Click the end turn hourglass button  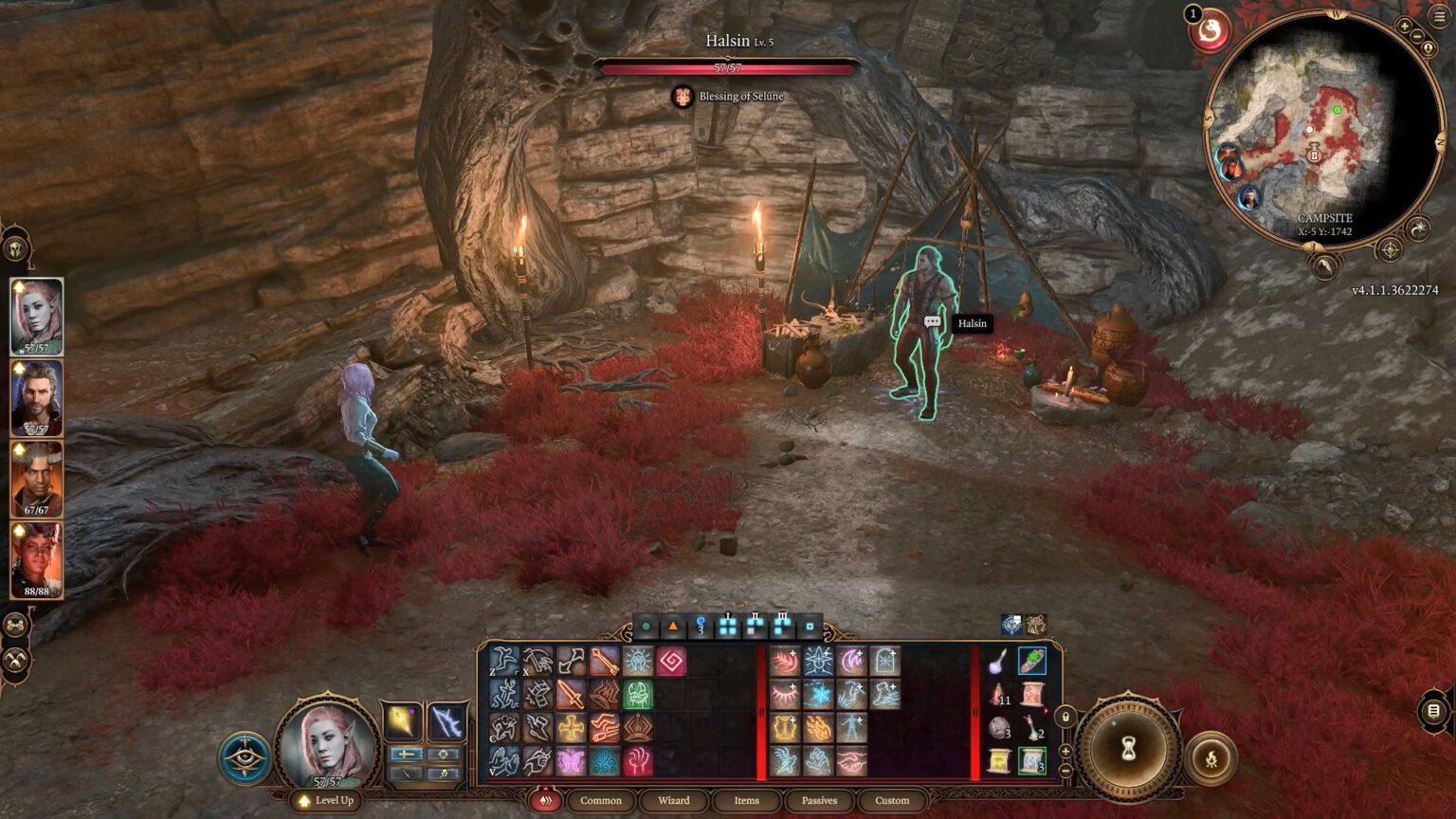(1128, 750)
